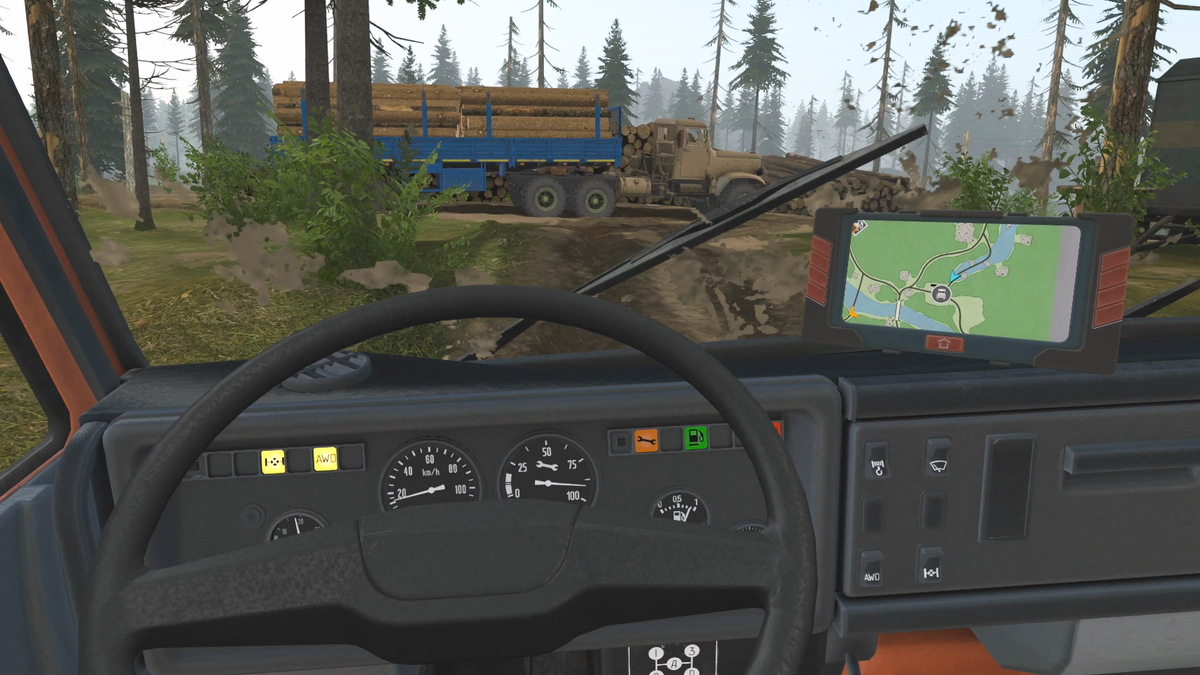
Task: Activate the winch switch
Action: click(878, 459)
